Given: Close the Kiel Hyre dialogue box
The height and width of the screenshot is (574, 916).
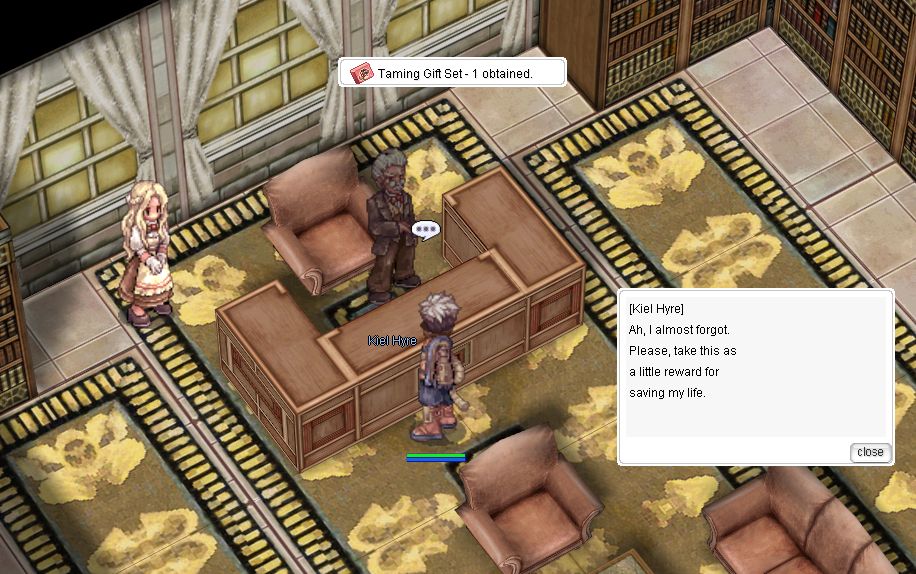Looking at the screenshot, I should click(x=870, y=452).
